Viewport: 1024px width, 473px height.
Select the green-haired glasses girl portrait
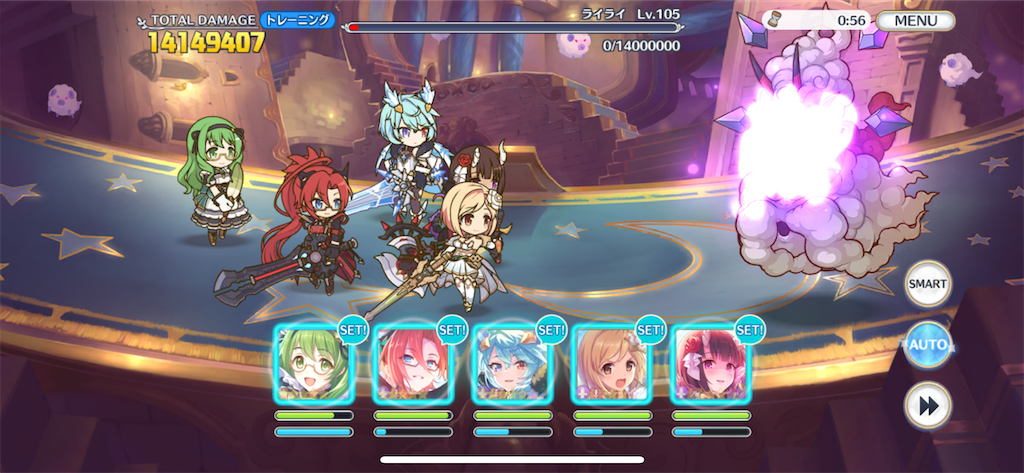[313, 365]
